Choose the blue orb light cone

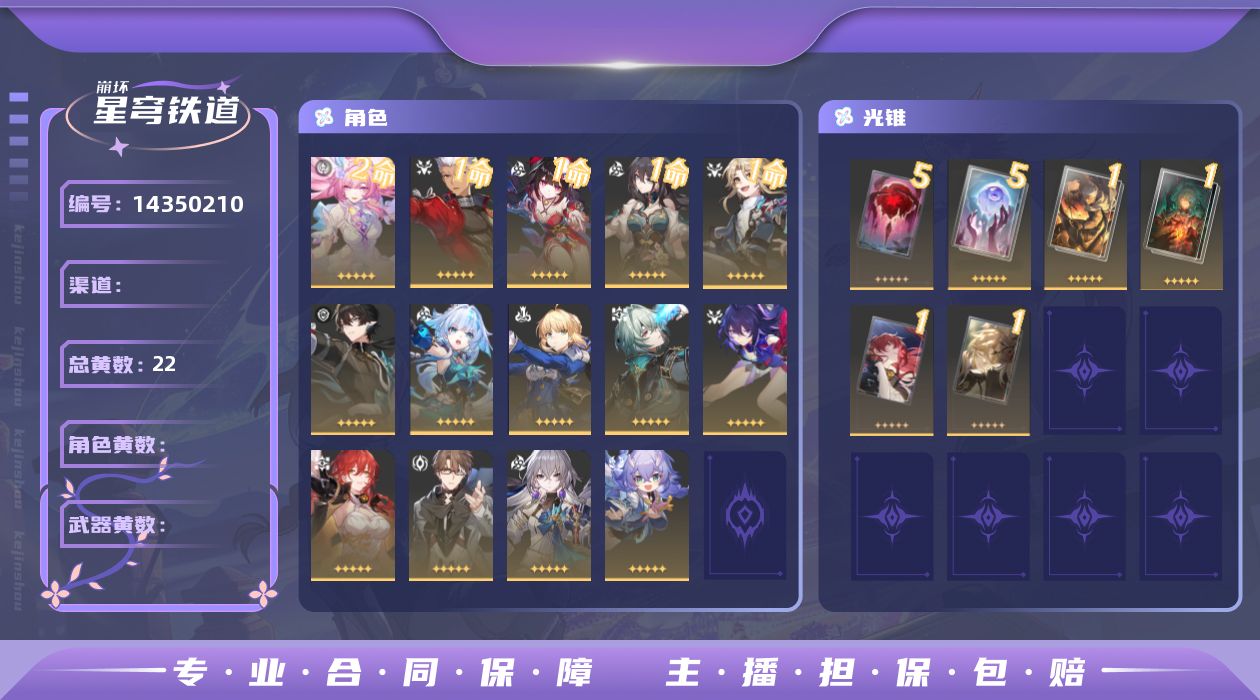click(988, 224)
